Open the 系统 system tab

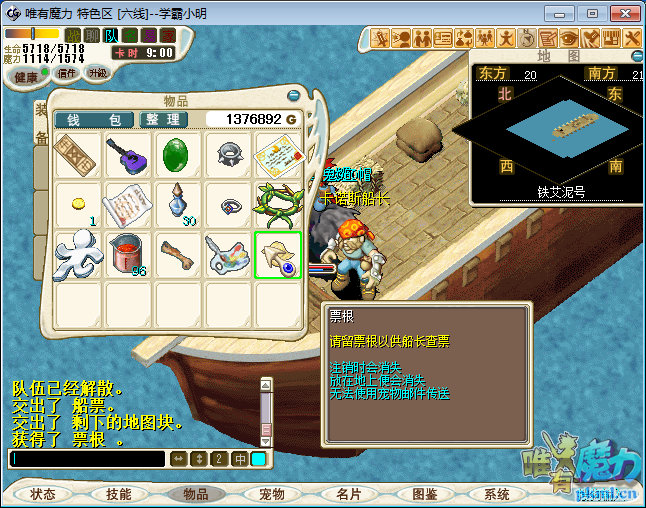(x=497, y=494)
